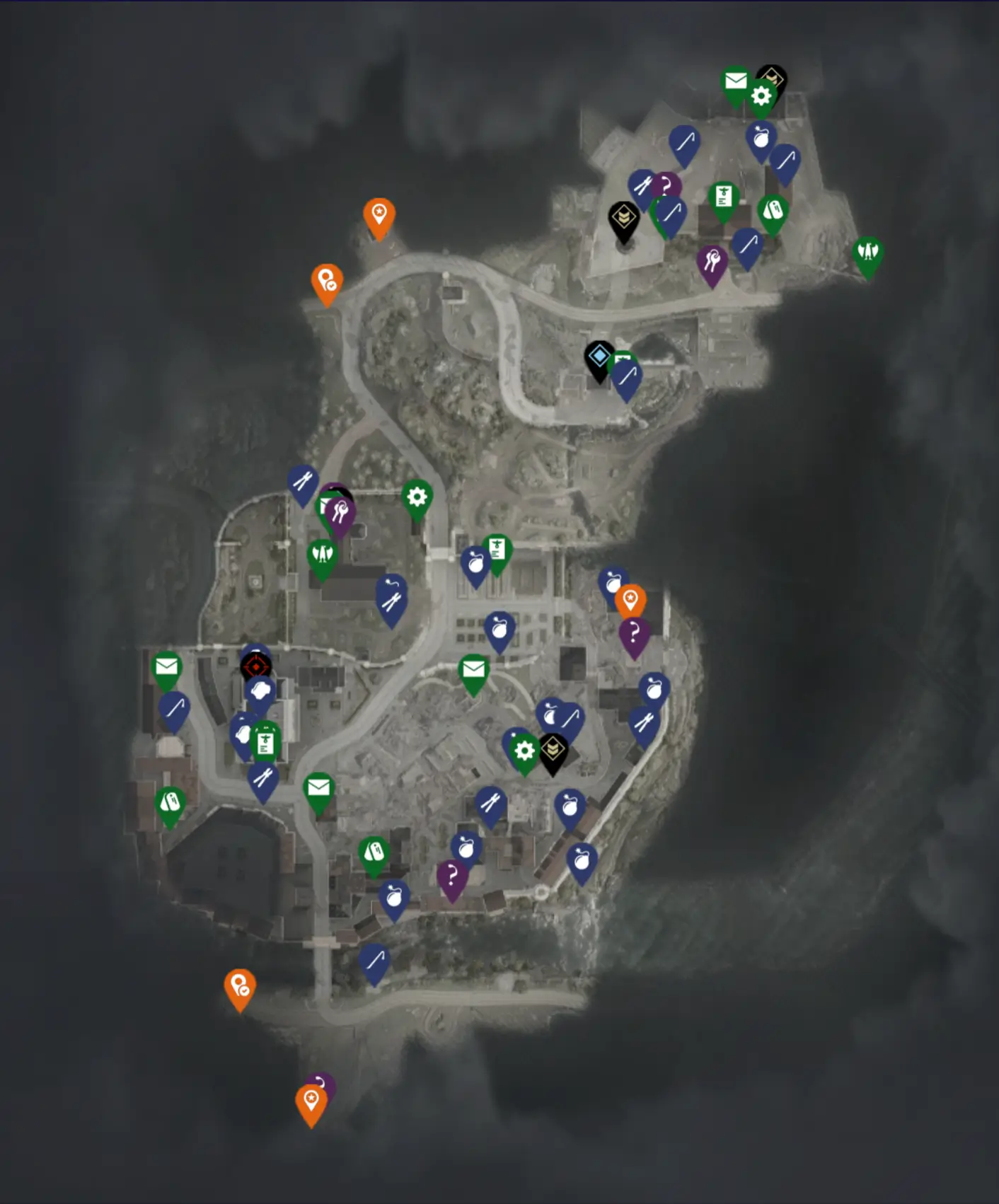Click the purple question mark marker near the orange pin on the right
Viewport: 999px width, 1204px height.
(635, 631)
